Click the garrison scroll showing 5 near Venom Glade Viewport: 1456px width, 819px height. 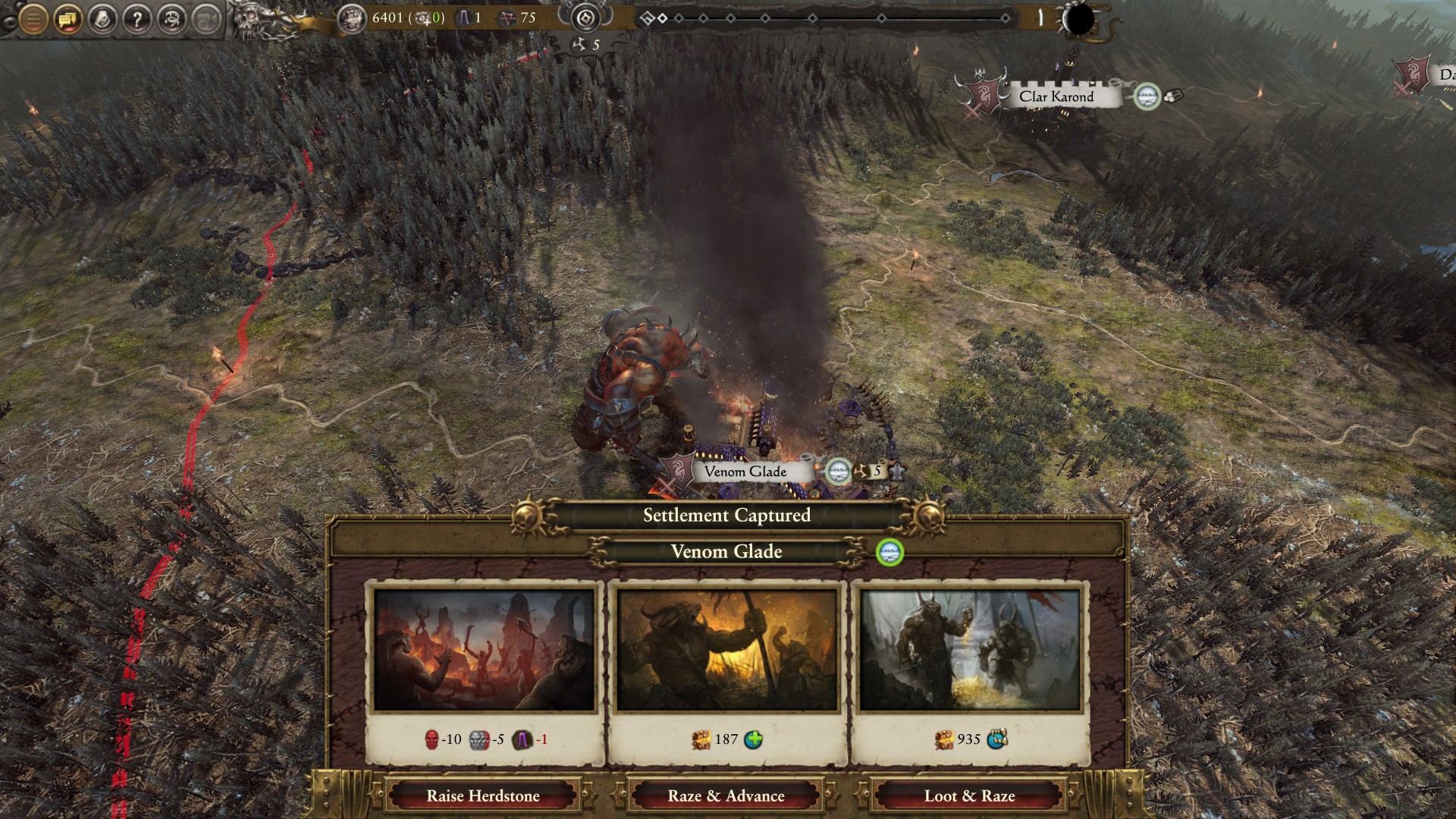coord(874,471)
